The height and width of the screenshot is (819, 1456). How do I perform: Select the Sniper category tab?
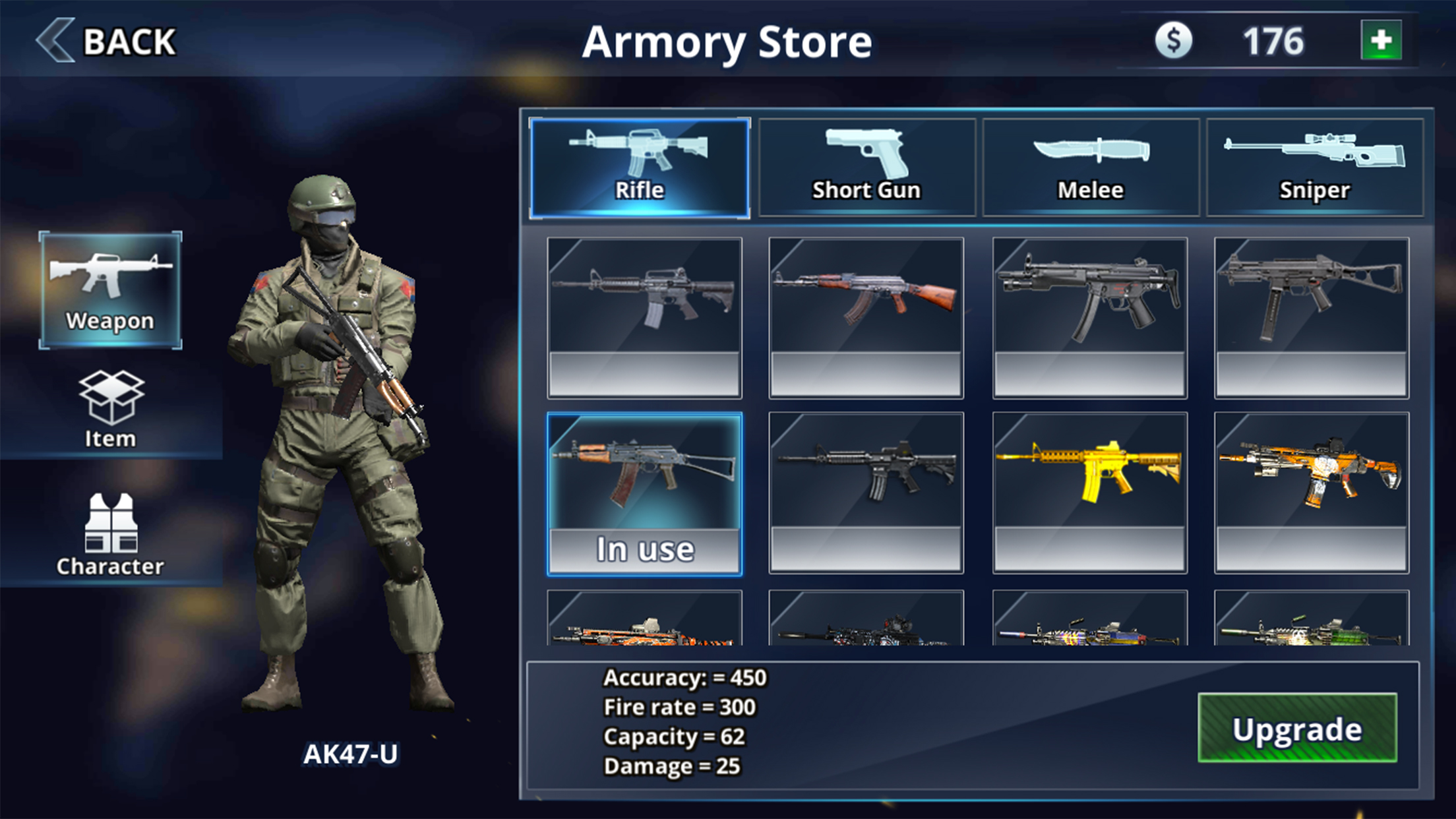click(x=1314, y=167)
